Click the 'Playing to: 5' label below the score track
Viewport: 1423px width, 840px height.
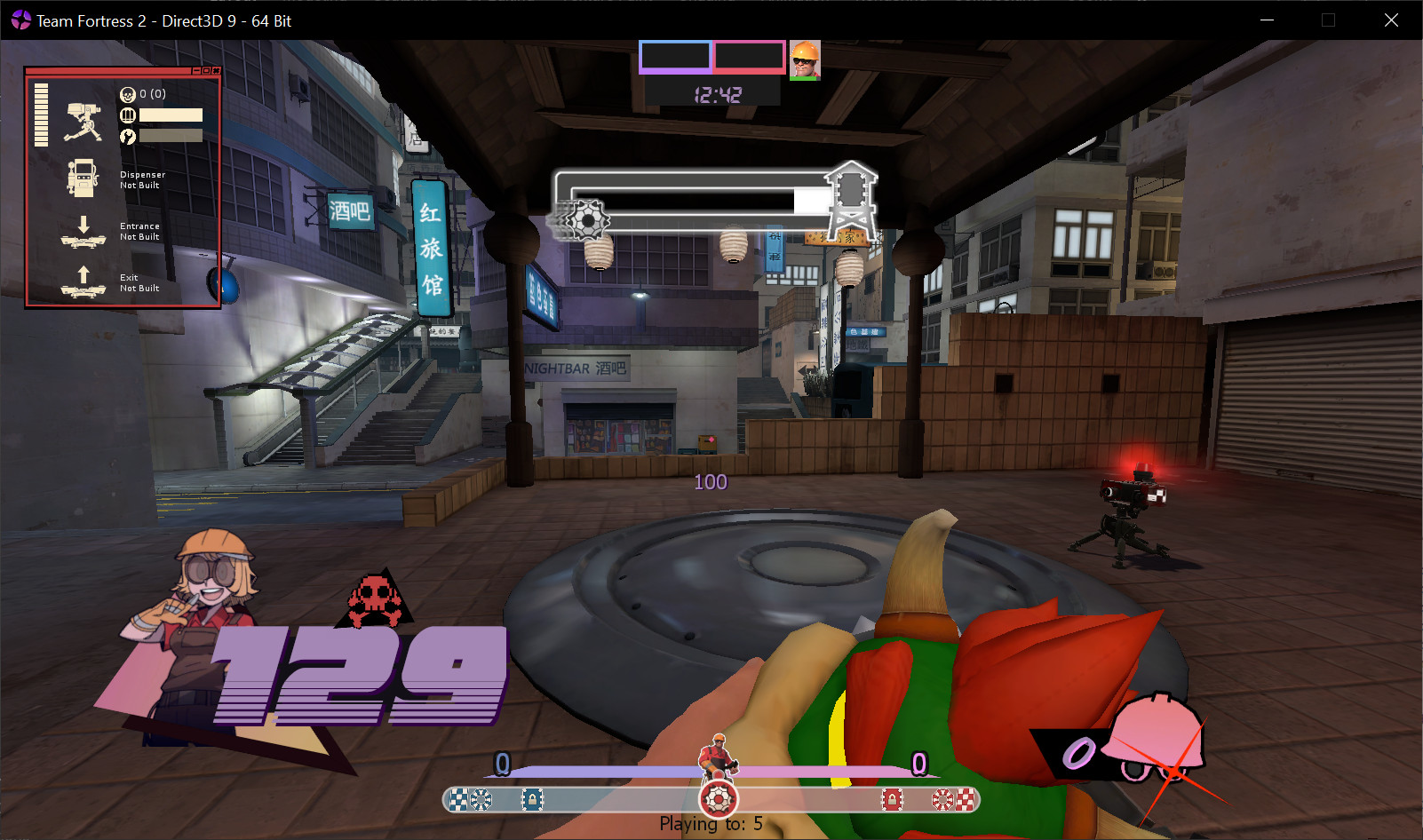(x=710, y=824)
